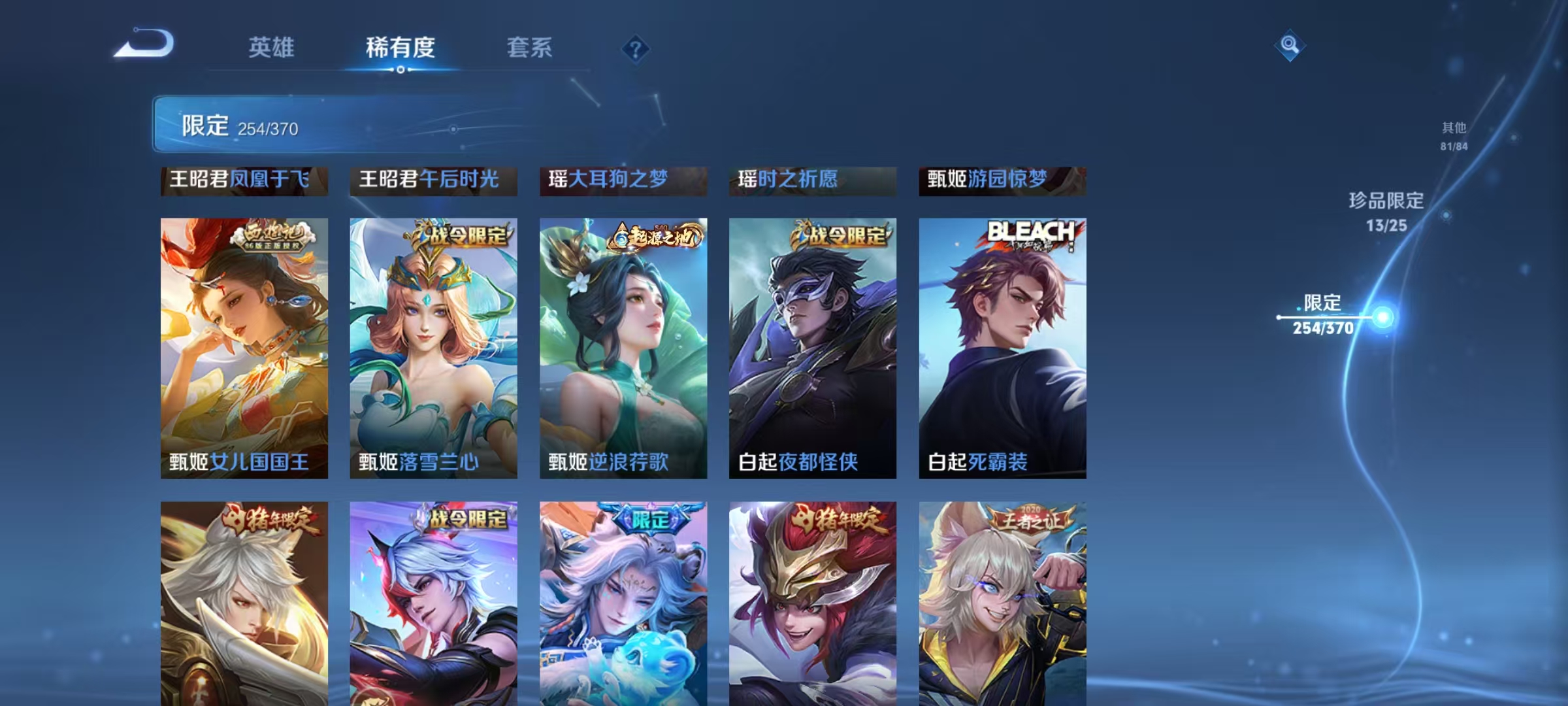Switch to the 英雄 tab
The width and height of the screenshot is (1568, 706).
[272, 48]
